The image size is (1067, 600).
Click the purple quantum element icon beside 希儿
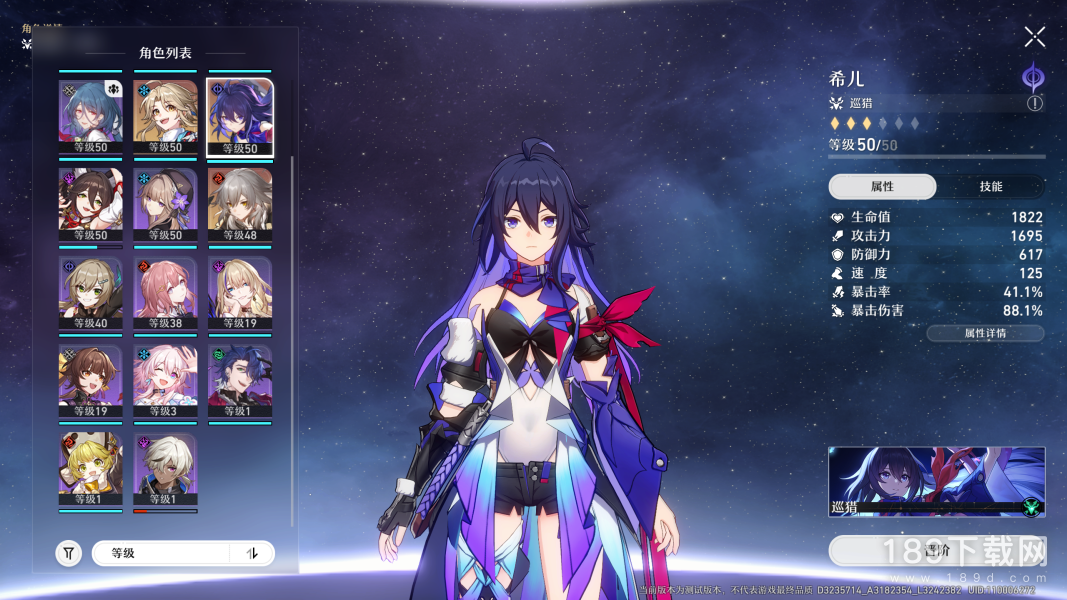1033,77
